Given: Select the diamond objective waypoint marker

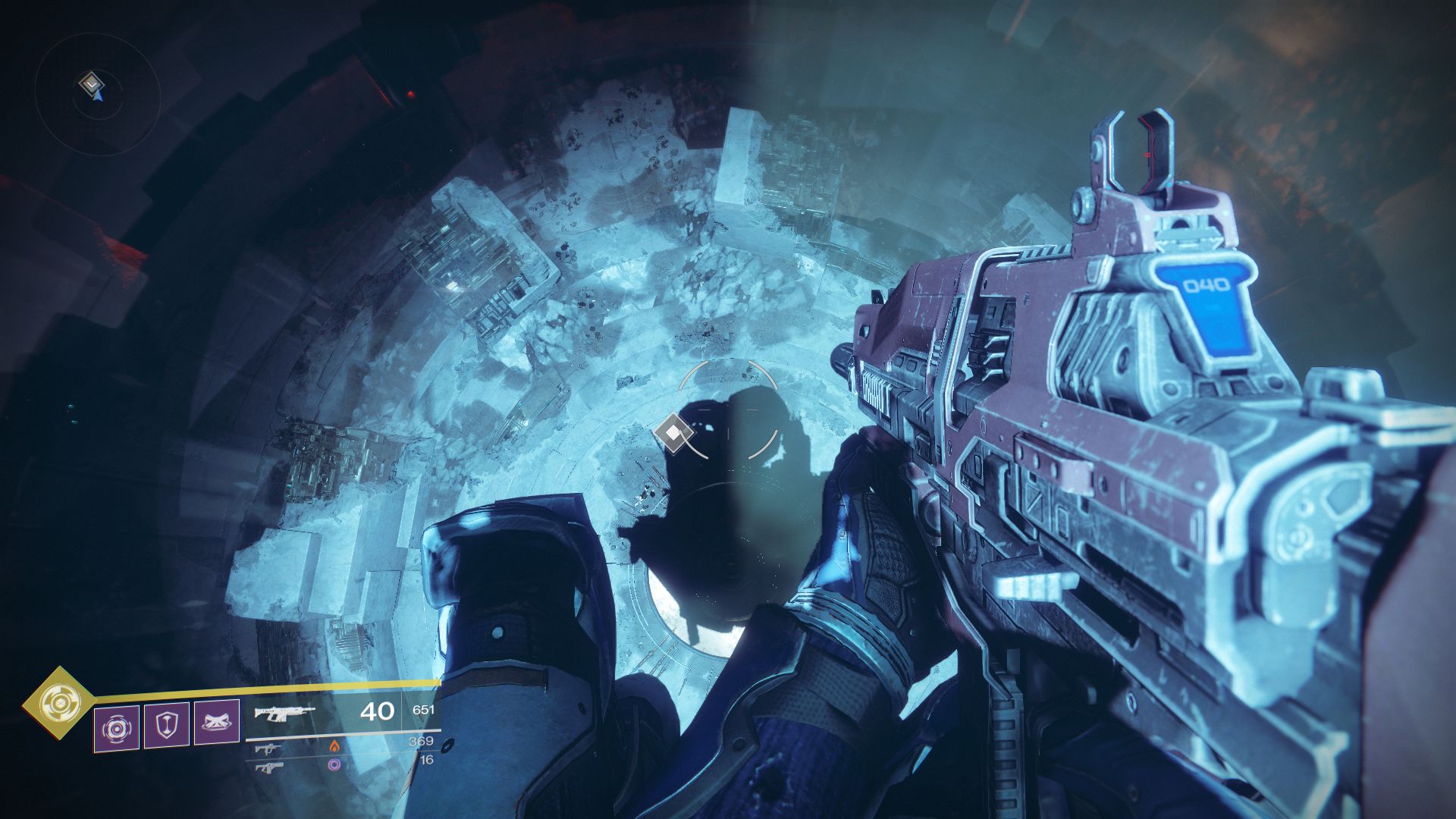Looking at the screenshot, I should coord(673,433).
